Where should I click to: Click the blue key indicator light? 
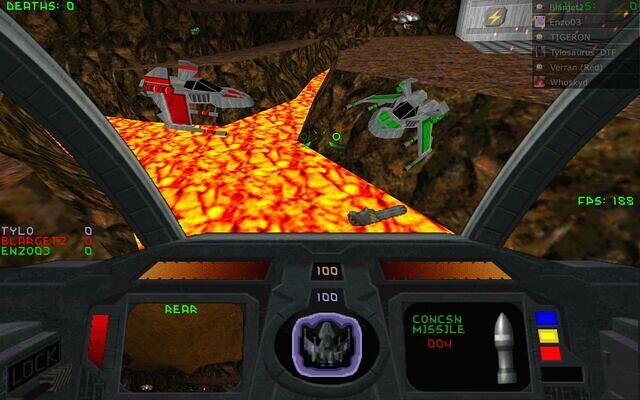click(x=546, y=319)
